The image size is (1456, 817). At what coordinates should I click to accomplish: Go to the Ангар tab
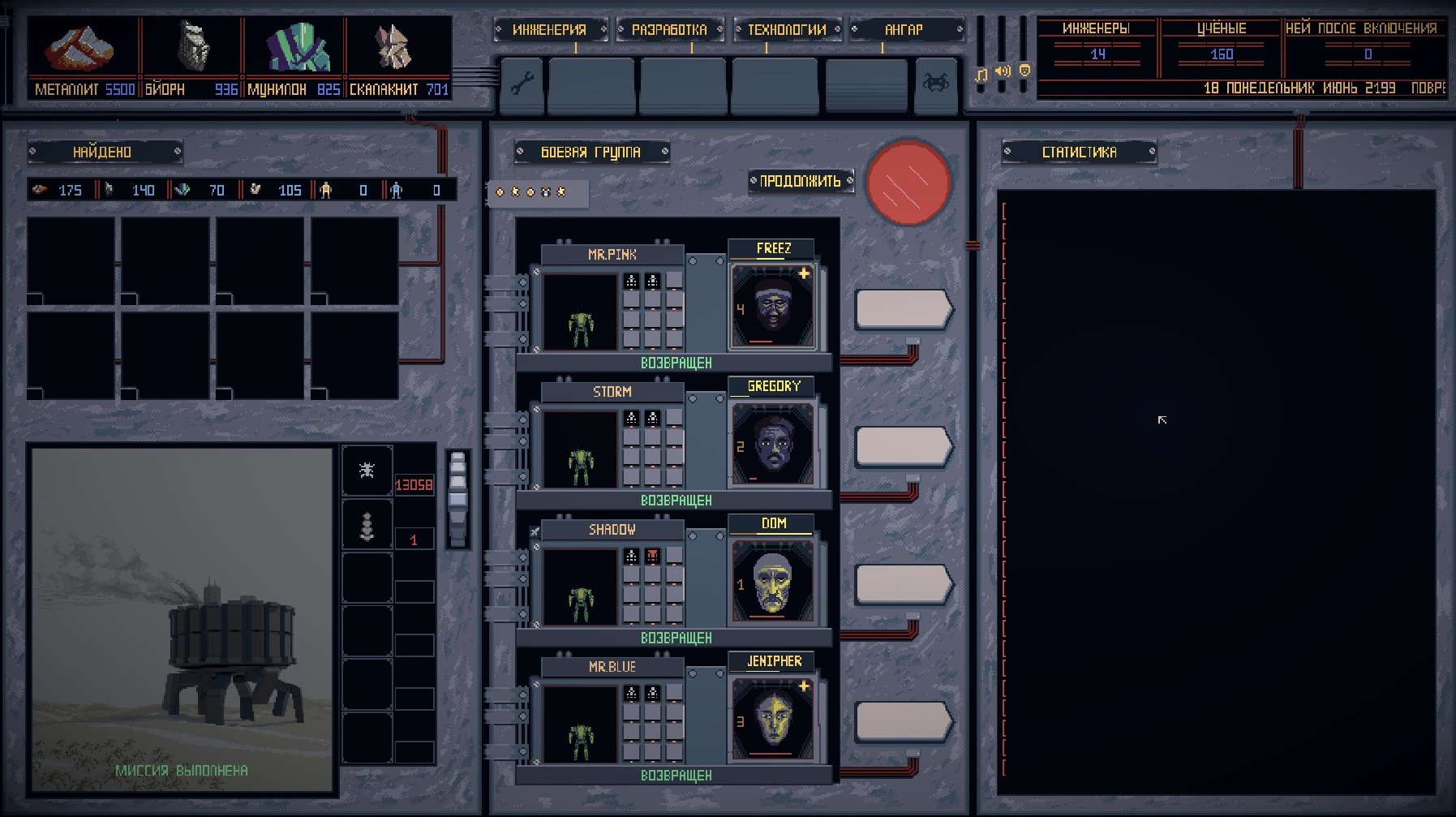coord(904,30)
